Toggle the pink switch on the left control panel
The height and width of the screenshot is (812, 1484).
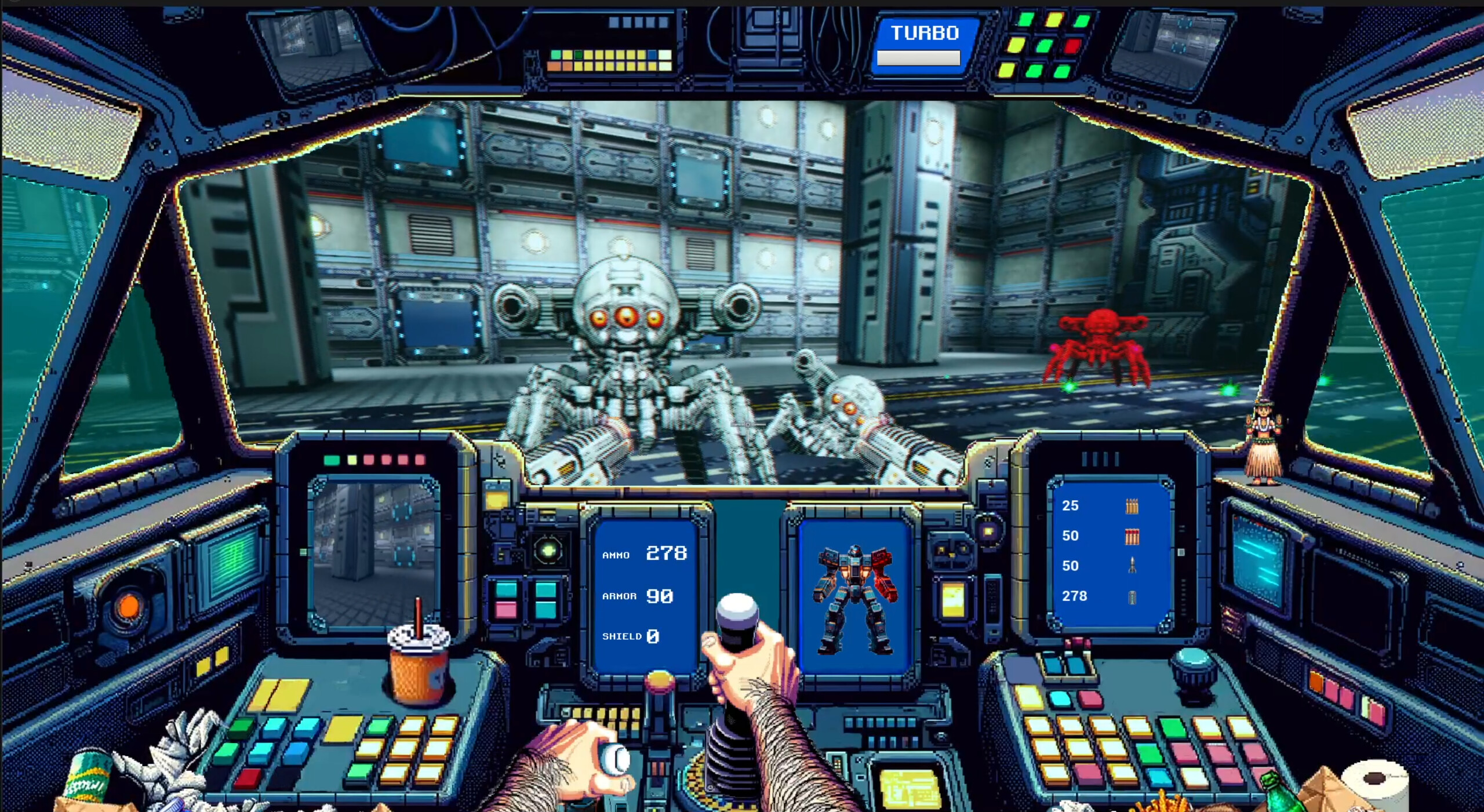coord(506,610)
